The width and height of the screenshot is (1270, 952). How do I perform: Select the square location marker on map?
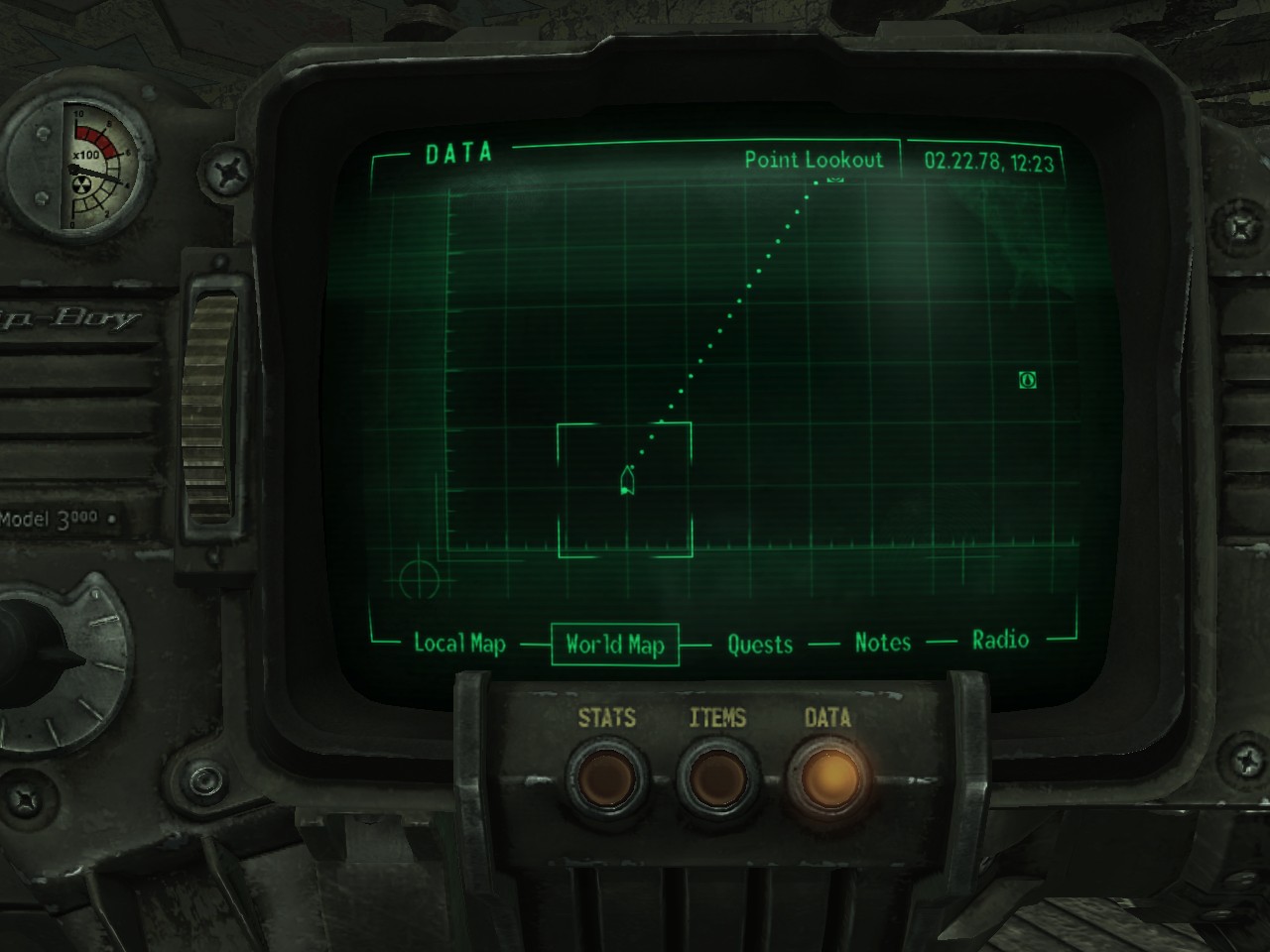[1027, 379]
